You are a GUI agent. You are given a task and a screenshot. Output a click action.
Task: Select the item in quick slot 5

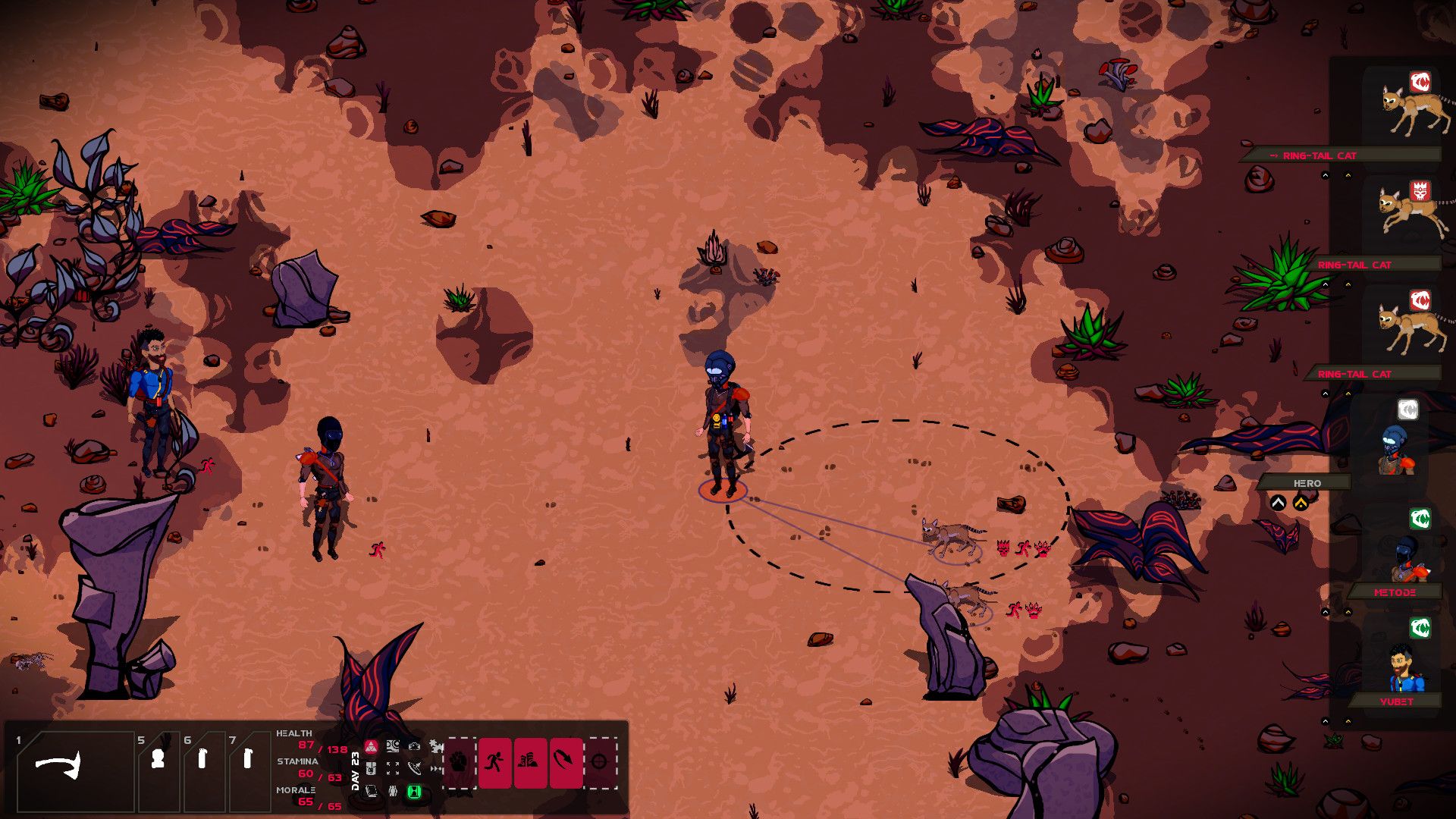pyautogui.click(x=158, y=759)
